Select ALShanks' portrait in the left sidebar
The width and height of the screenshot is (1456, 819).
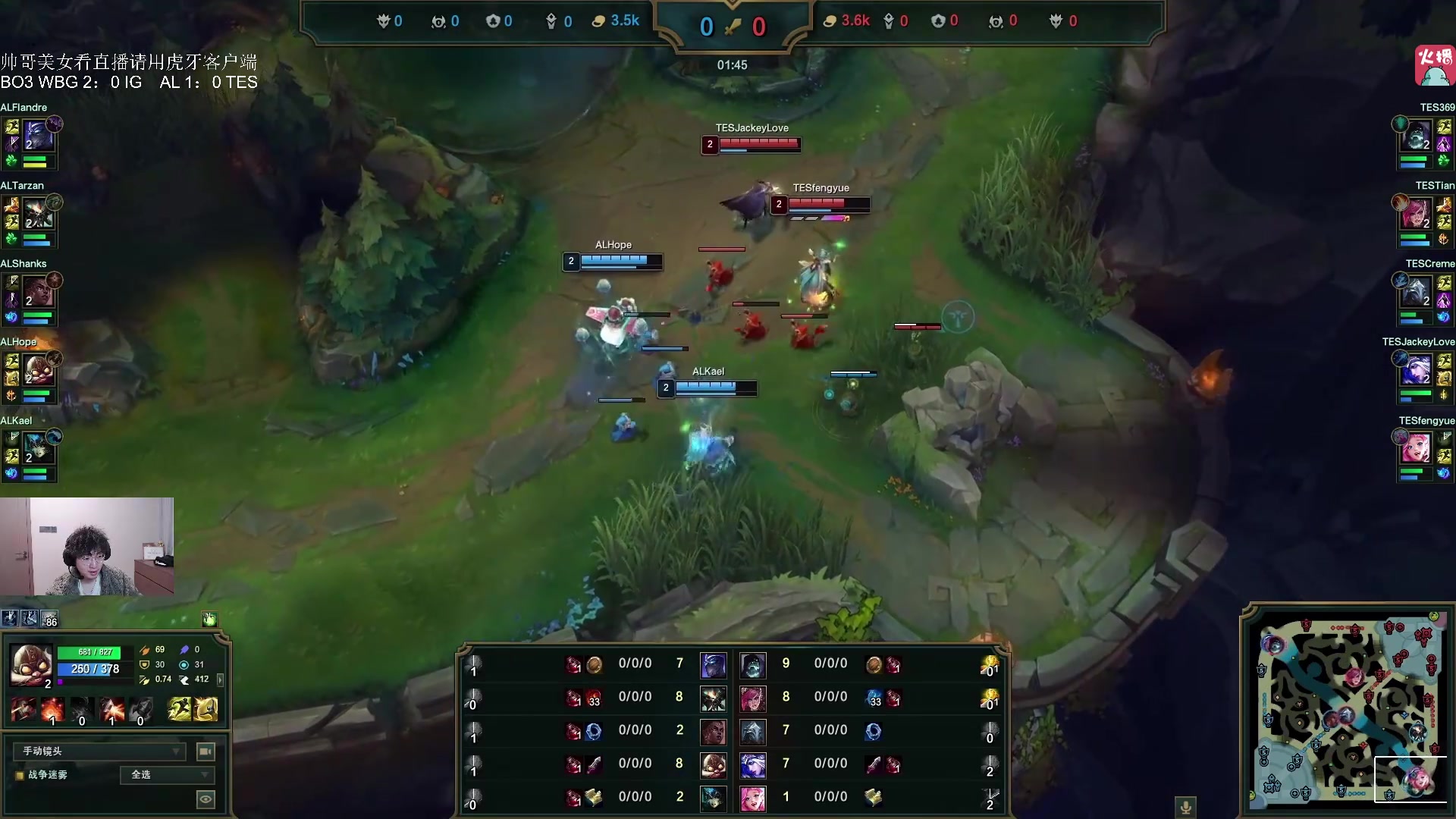pos(36,293)
